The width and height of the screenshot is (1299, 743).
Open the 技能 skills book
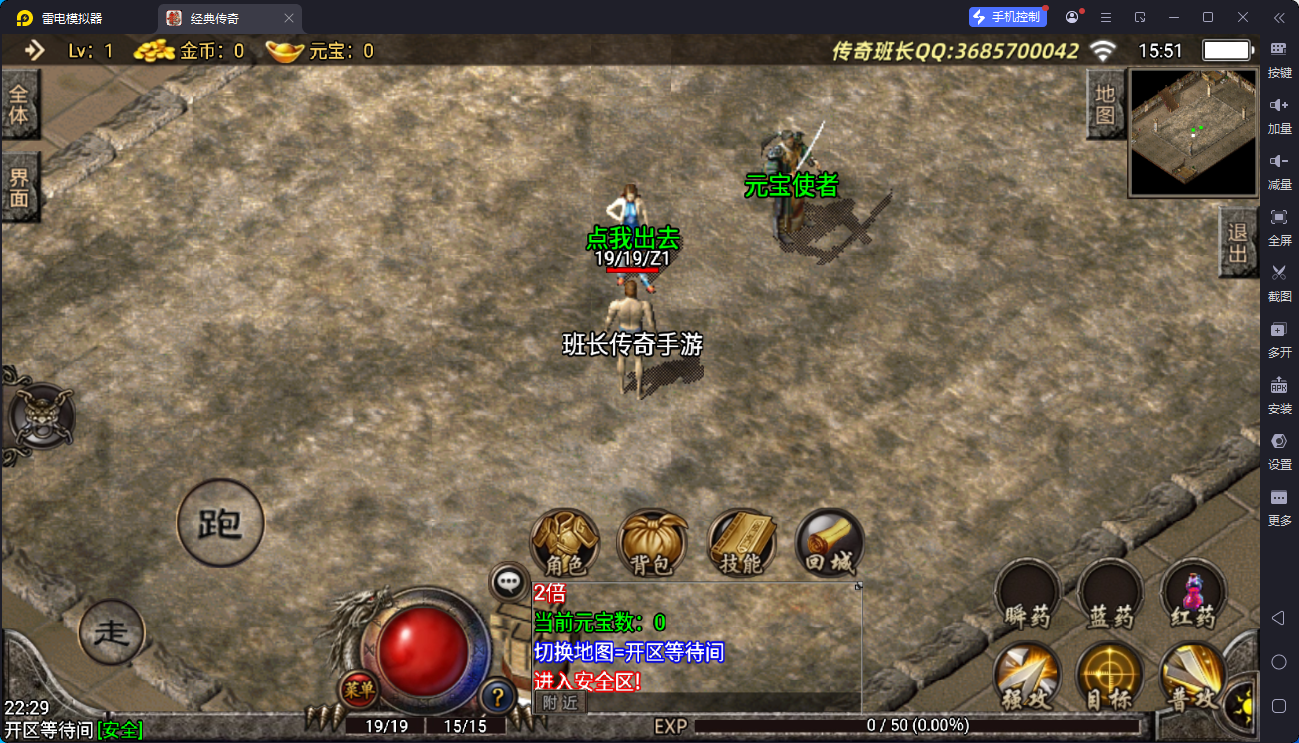point(741,545)
